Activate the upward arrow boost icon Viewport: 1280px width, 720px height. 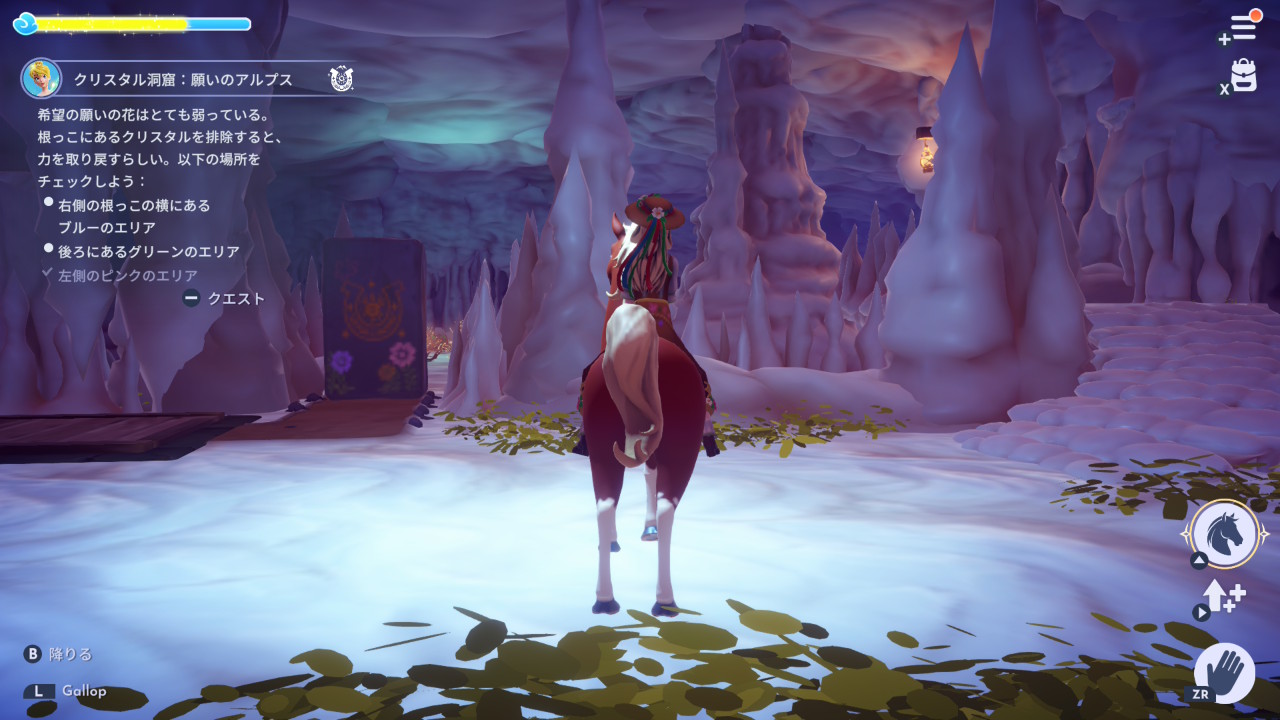(x=1224, y=596)
